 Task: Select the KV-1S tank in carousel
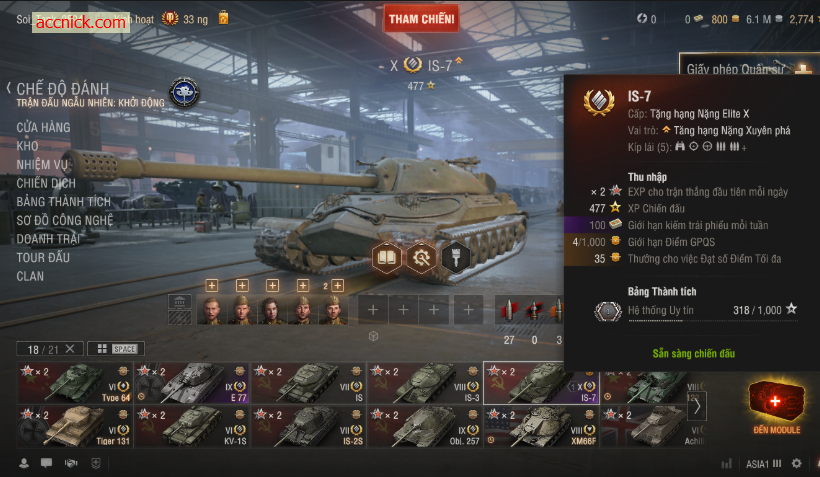click(x=191, y=426)
